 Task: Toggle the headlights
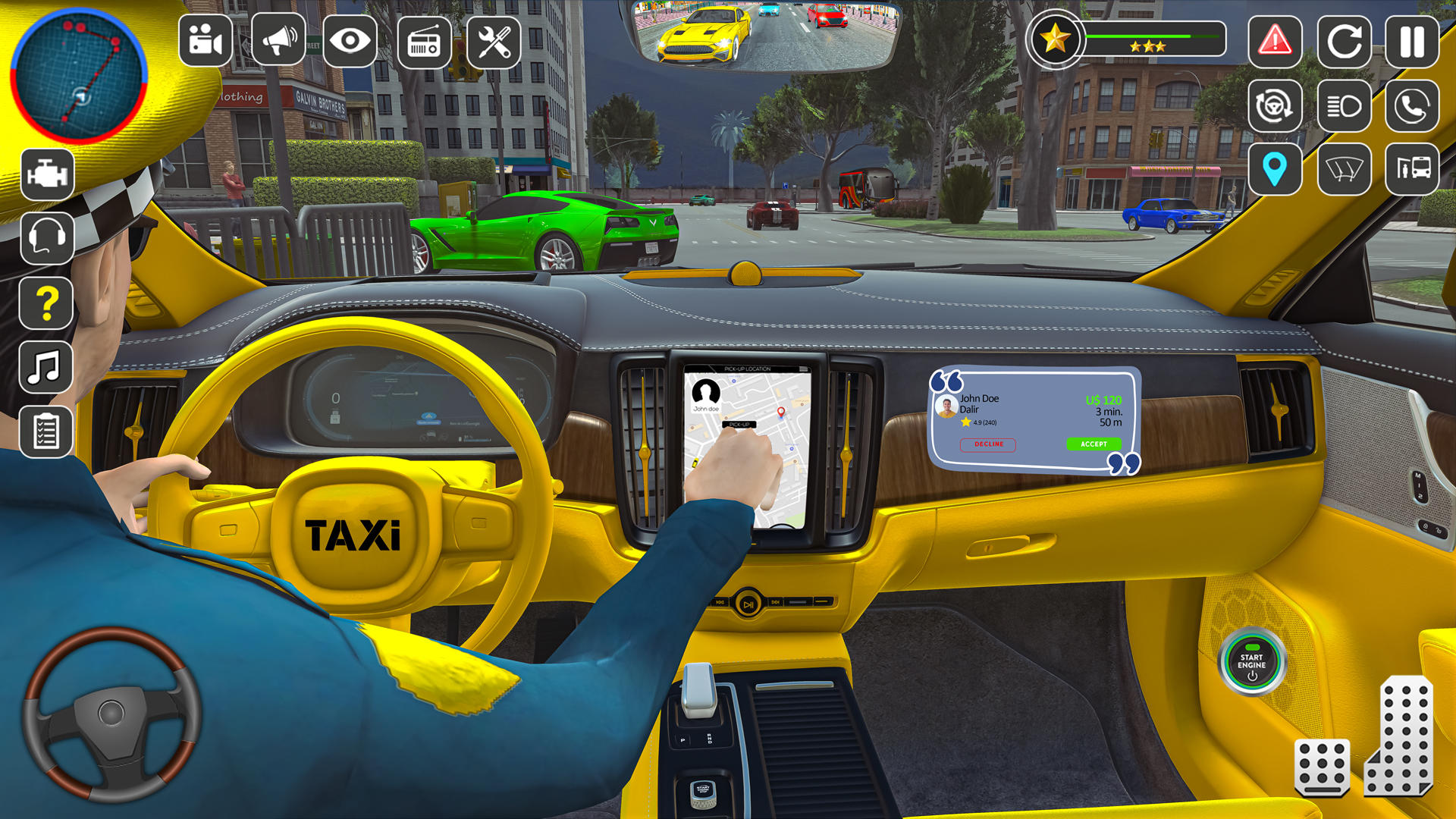[1343, 106]
